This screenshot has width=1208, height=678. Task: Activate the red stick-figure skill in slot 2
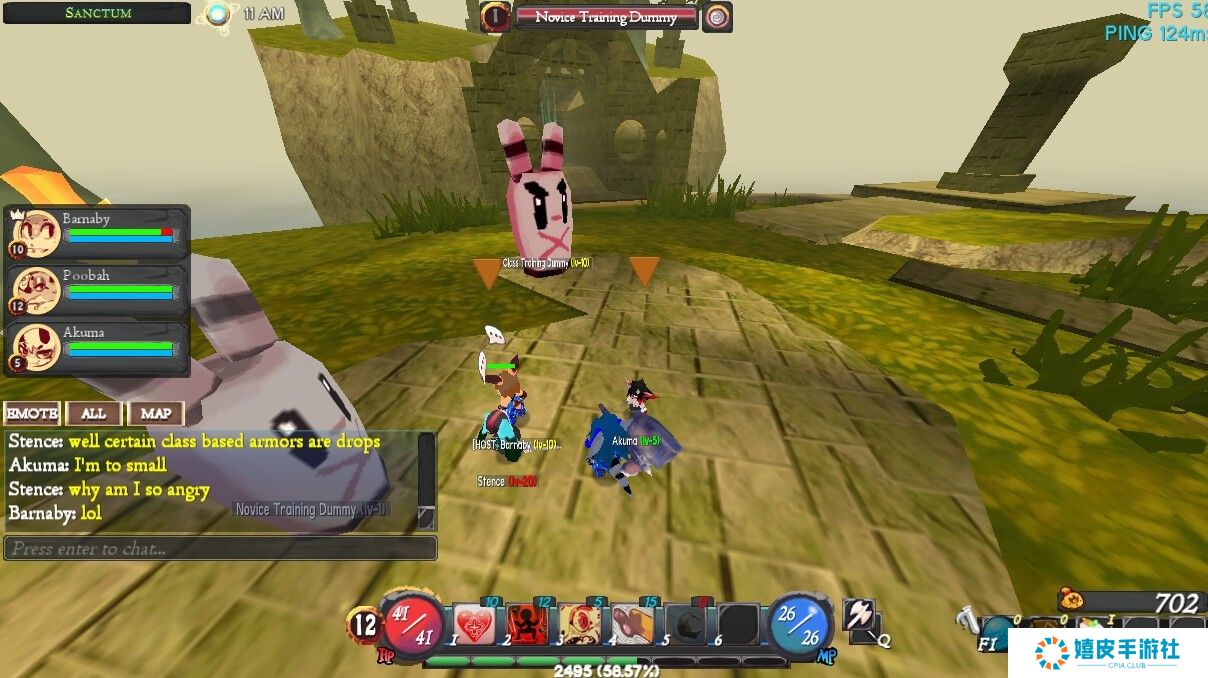click(527, 625)
